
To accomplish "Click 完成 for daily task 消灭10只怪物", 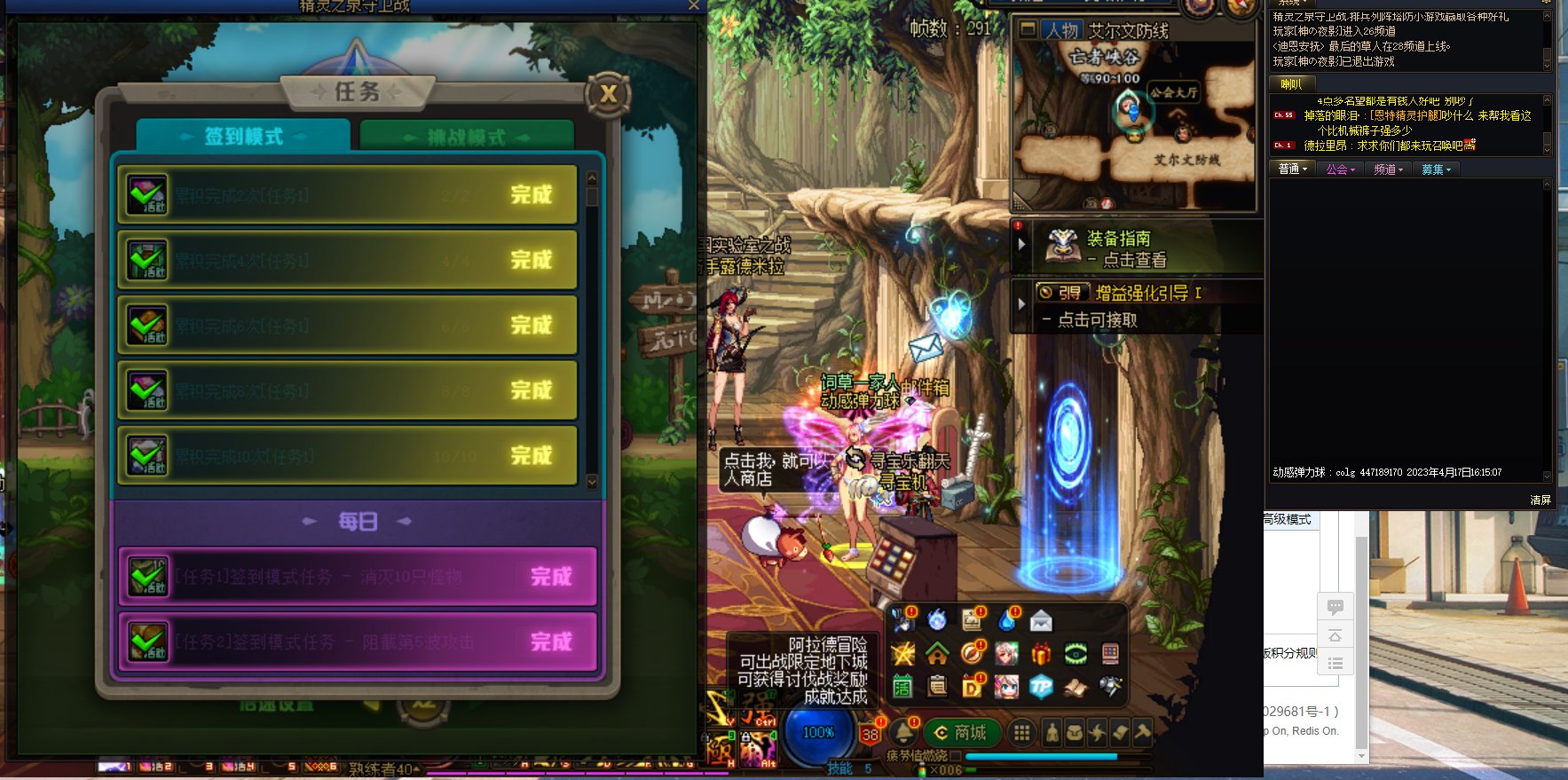I will (551, 577).
